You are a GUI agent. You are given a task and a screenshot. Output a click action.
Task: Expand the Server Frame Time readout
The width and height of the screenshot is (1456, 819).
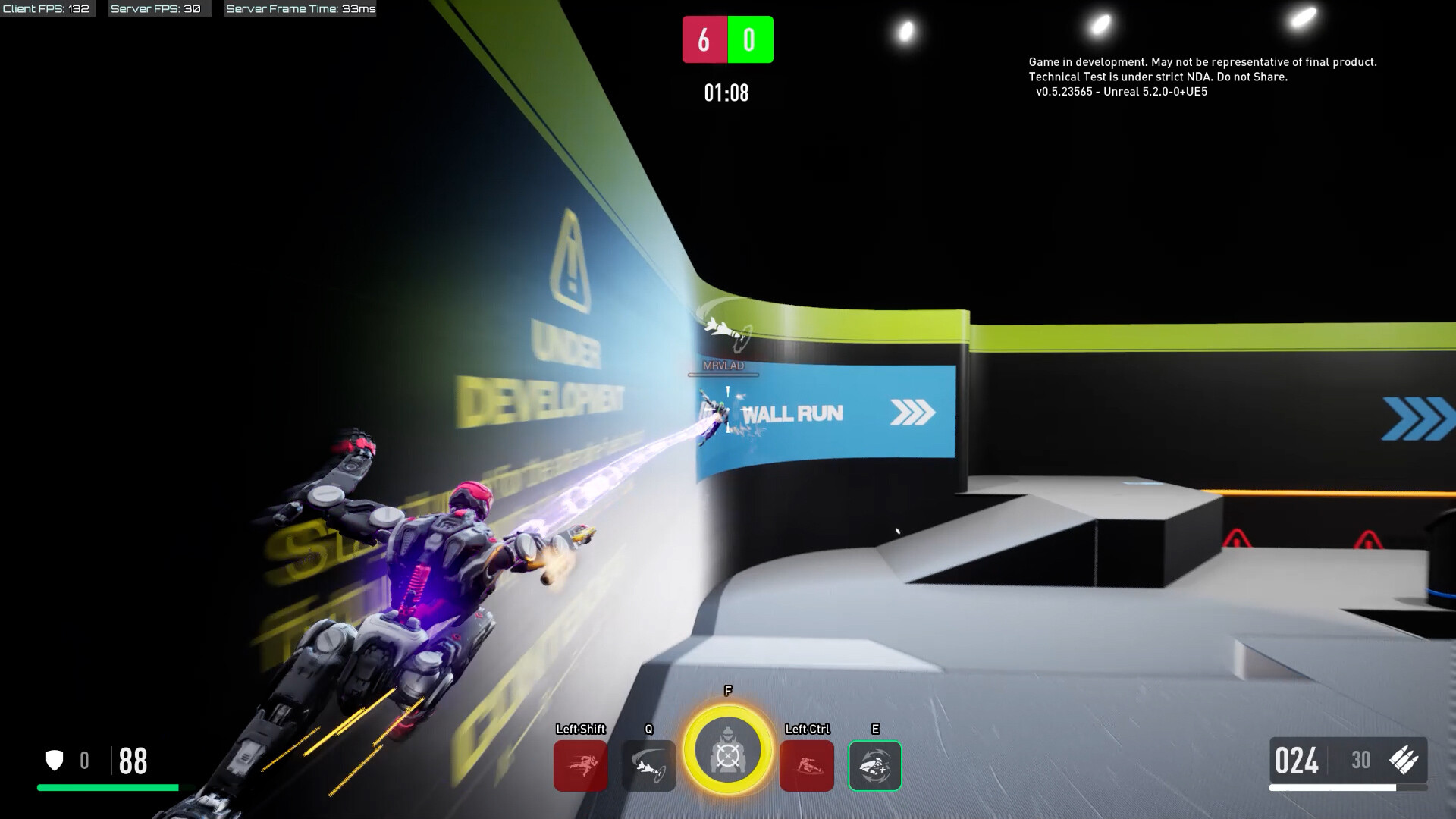tap(301, 10)
